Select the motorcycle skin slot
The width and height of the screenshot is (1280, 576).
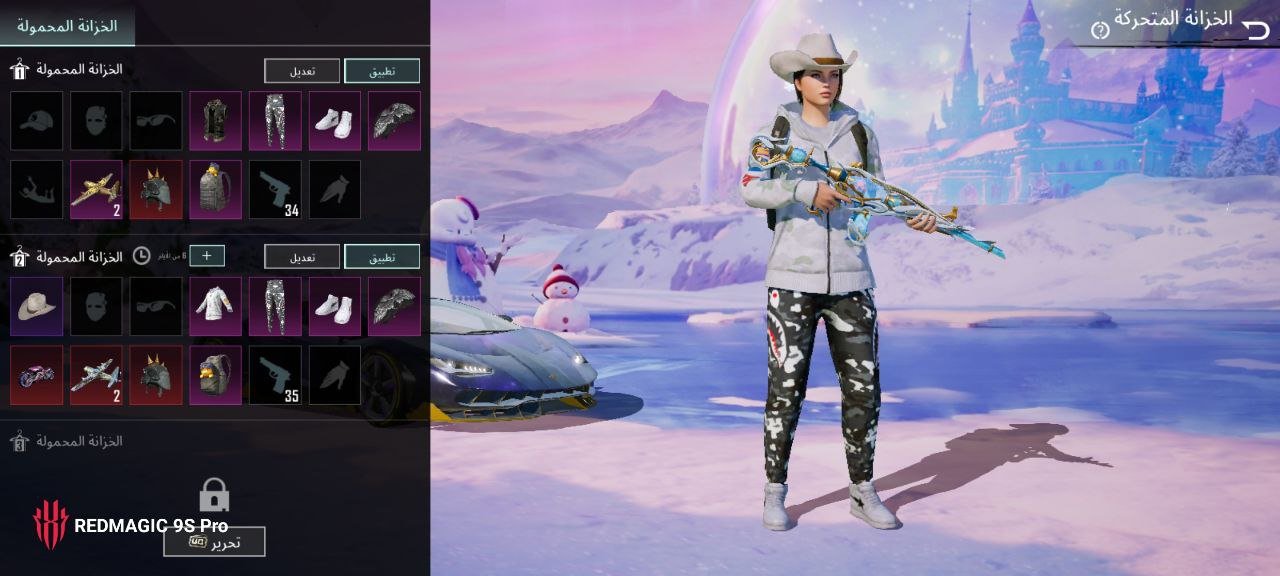36,376
